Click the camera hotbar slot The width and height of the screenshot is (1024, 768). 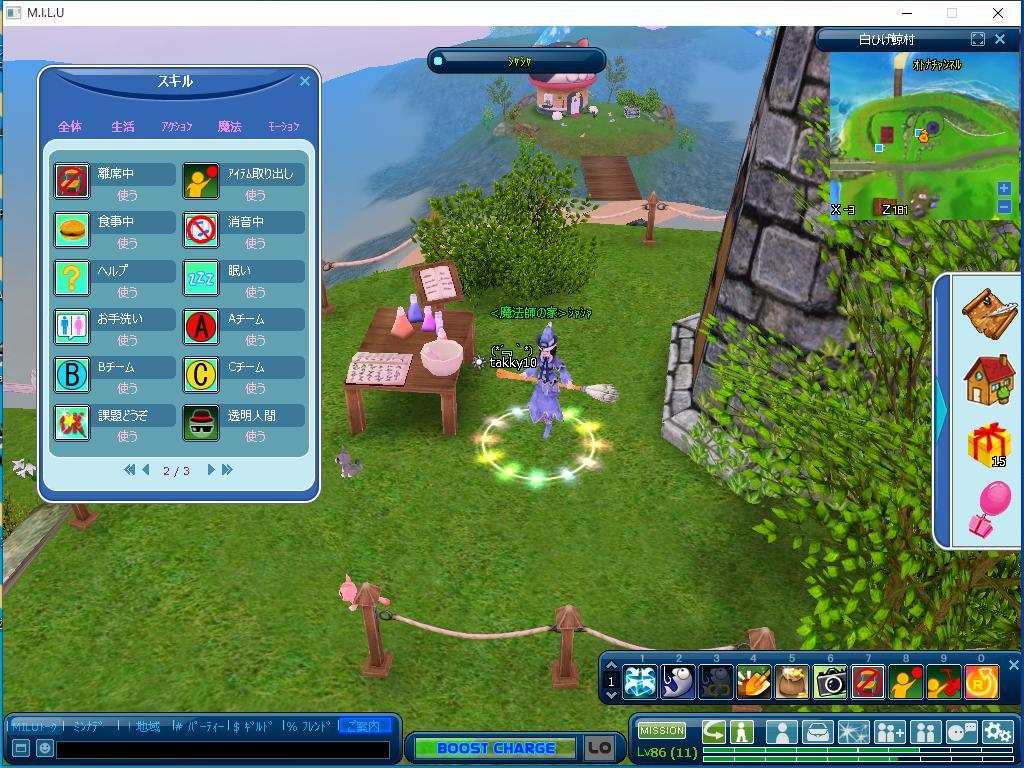click(830, 682)
